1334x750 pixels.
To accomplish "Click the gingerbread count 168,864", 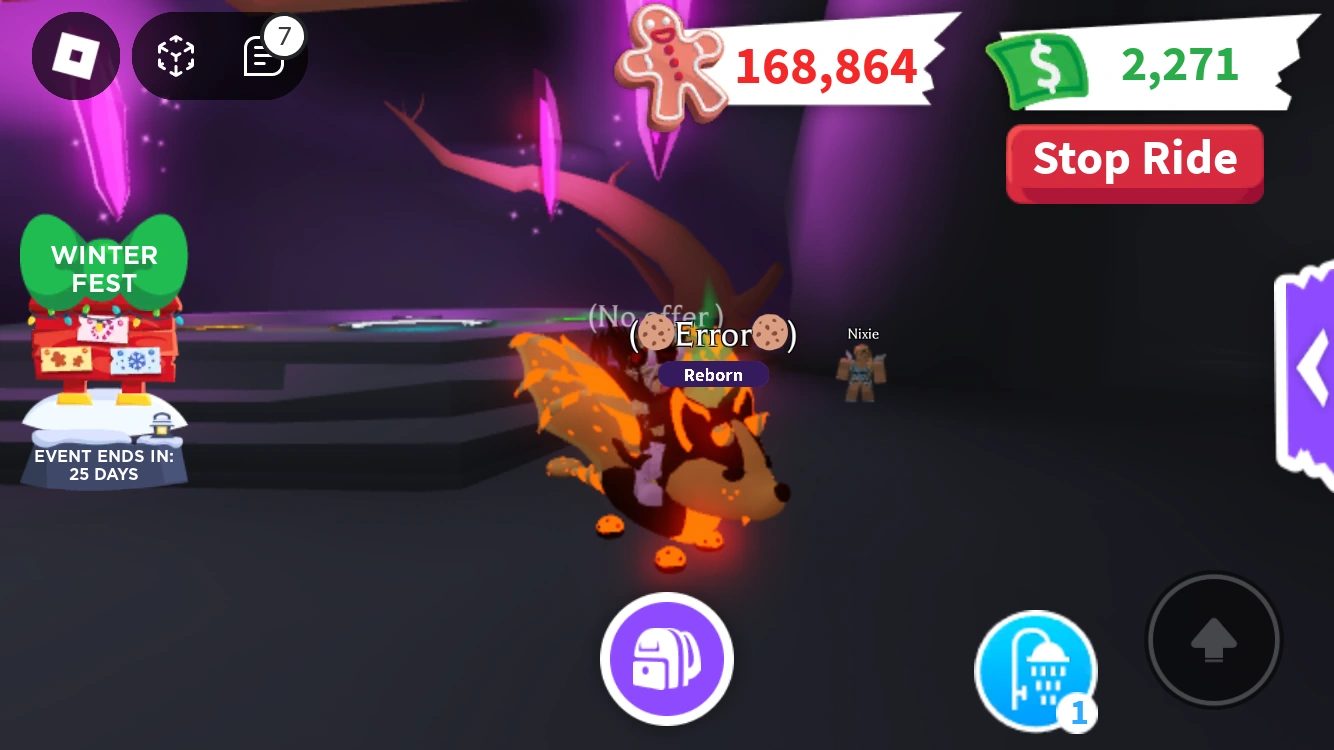I will (x=825, y=65).
